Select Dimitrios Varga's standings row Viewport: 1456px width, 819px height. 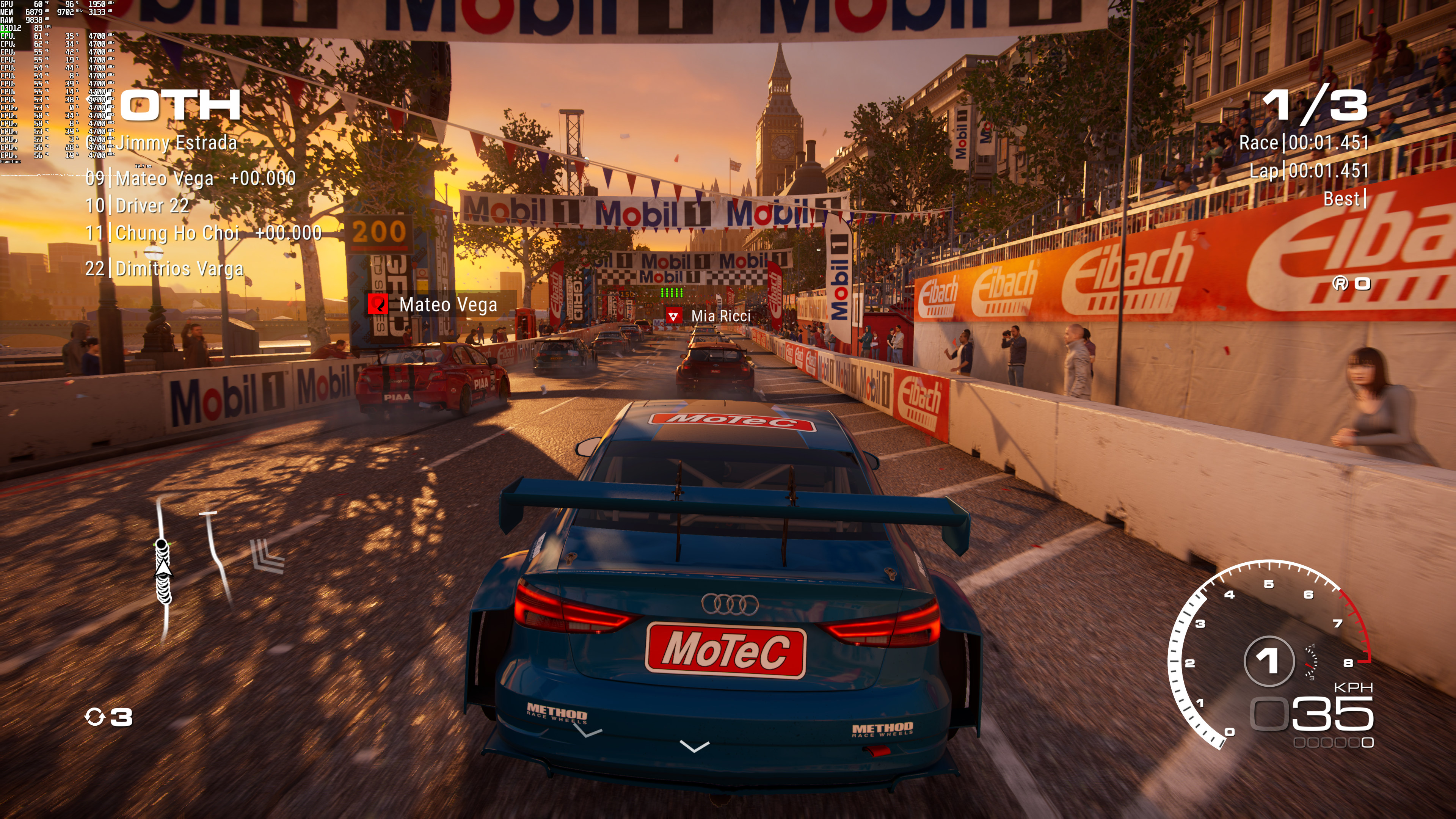pos(165,268)
